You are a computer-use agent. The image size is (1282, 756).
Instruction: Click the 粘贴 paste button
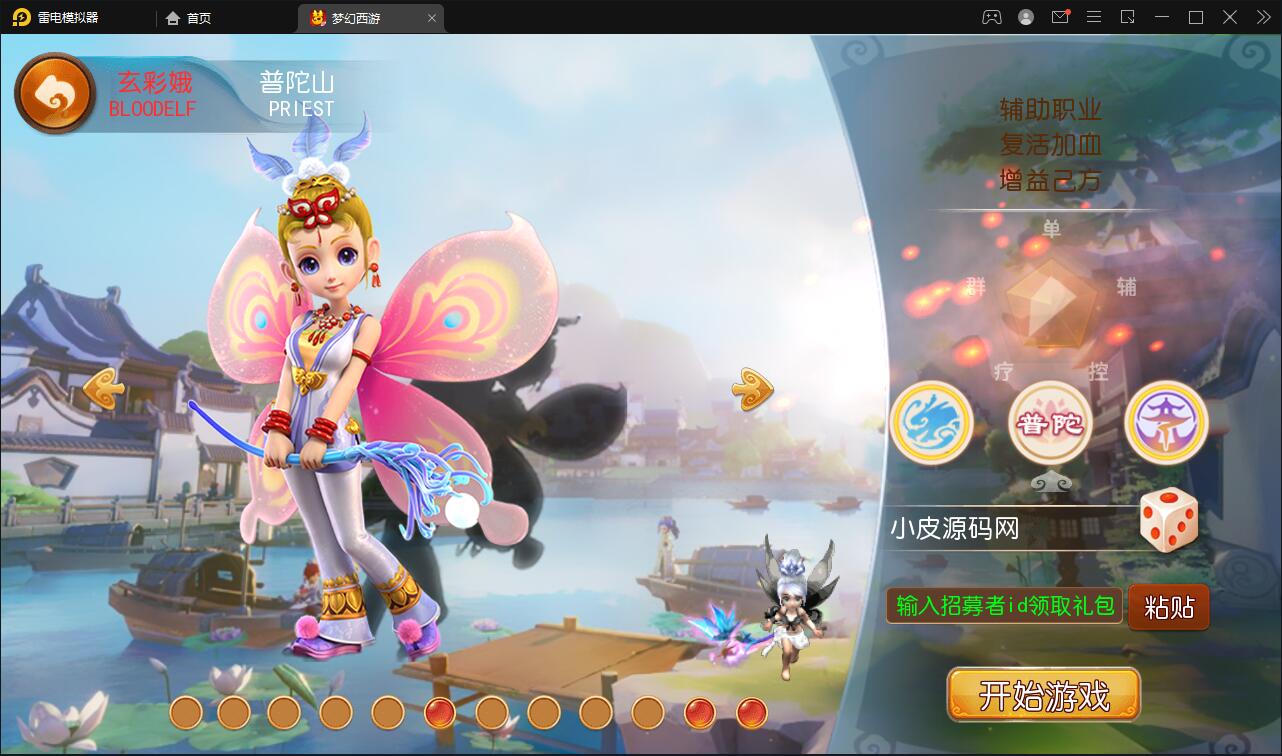[1168, 607]
